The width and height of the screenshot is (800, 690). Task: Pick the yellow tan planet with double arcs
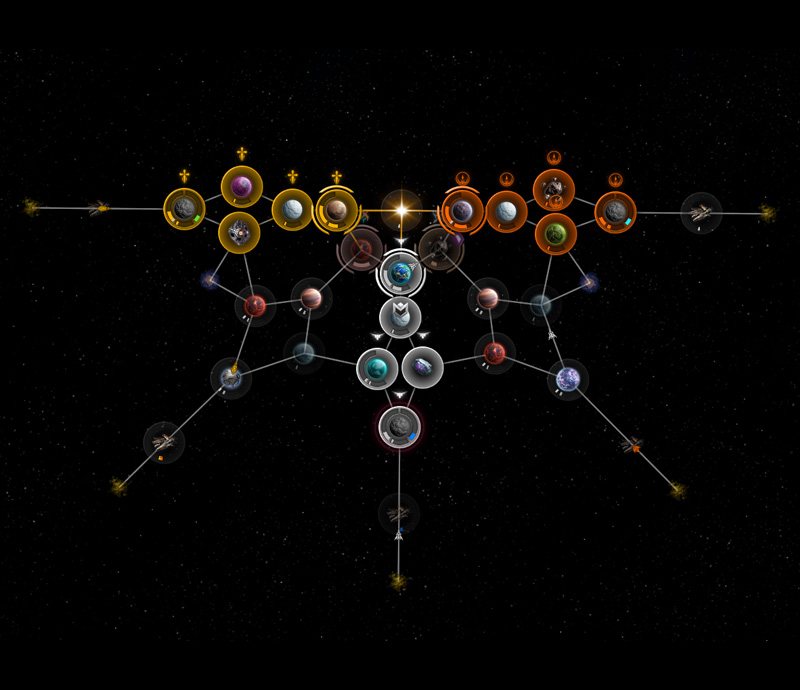[x=337, y=210]
